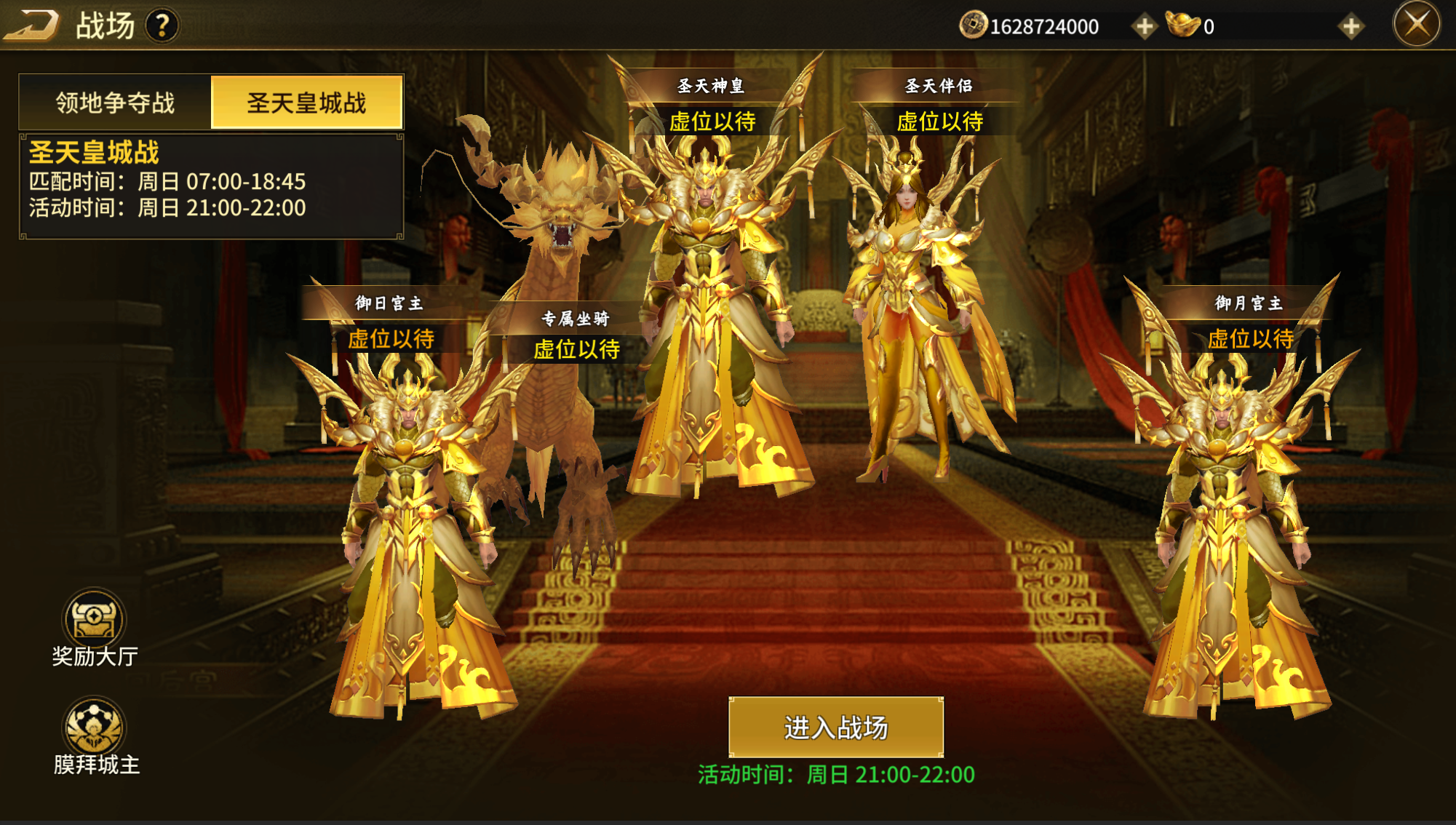Image resolution: width=1456 pixels, height=825 pixels.
Task: Open the question mark help
Action: coord(162,26)
